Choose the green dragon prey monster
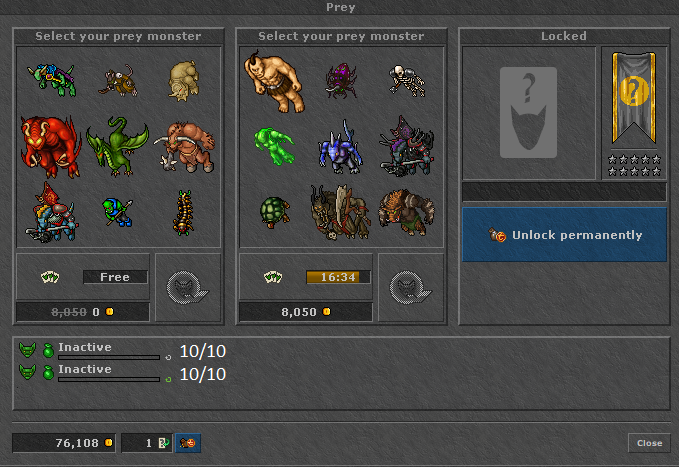 (x=117, y=146)
